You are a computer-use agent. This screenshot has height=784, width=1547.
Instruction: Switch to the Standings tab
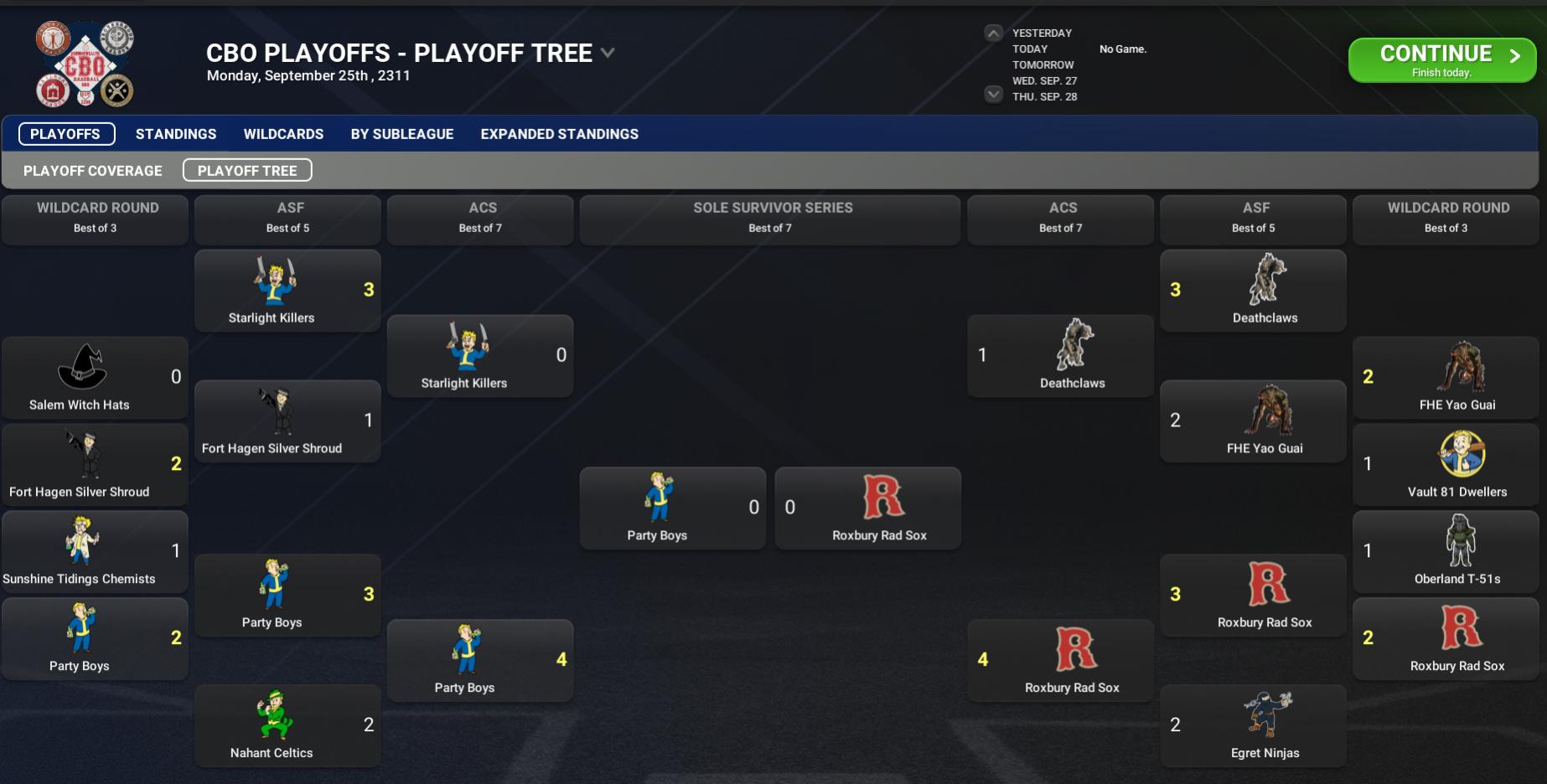coord(176,134)
